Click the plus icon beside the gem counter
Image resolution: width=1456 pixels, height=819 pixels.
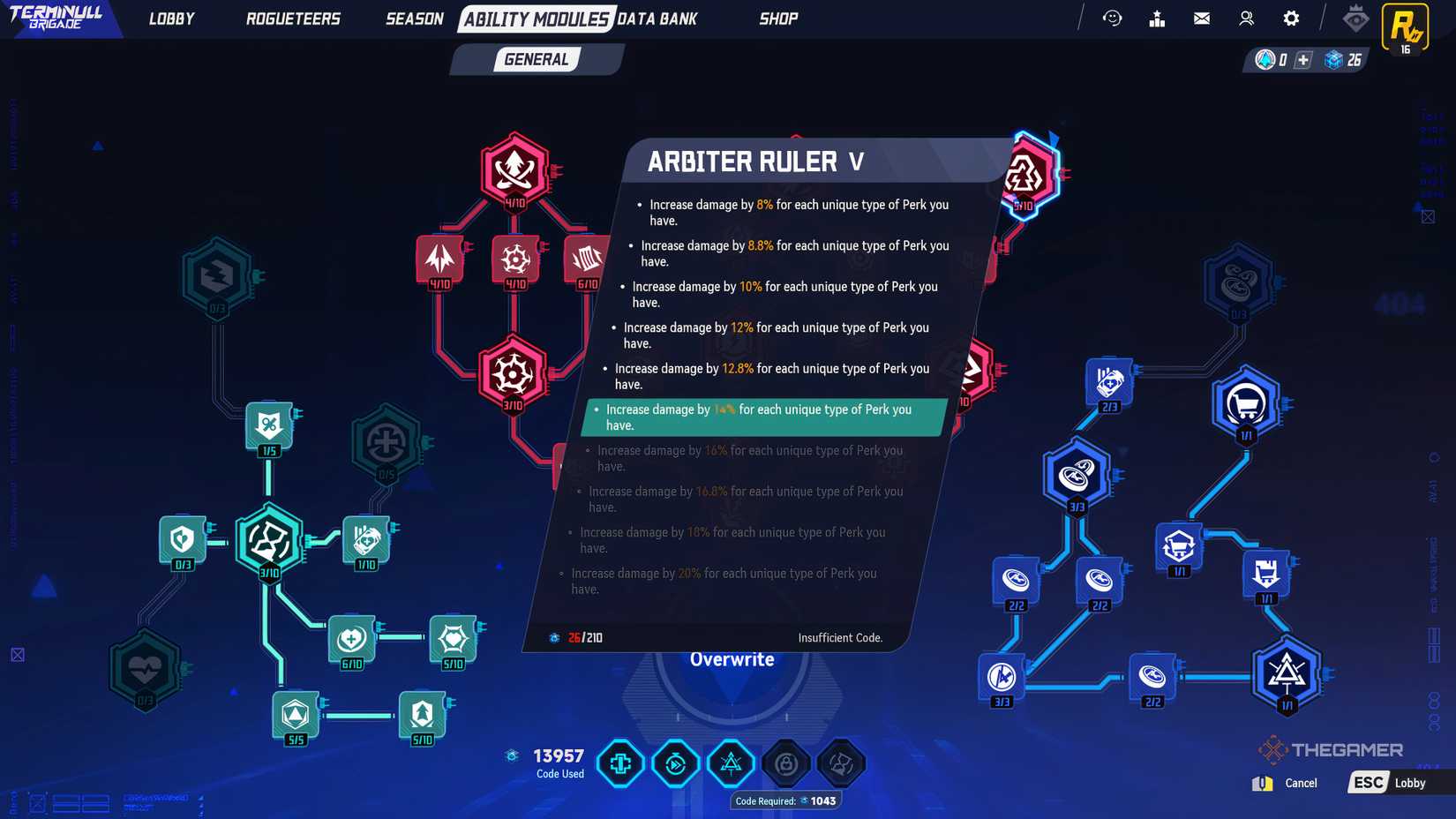[x=1302, y=61]
